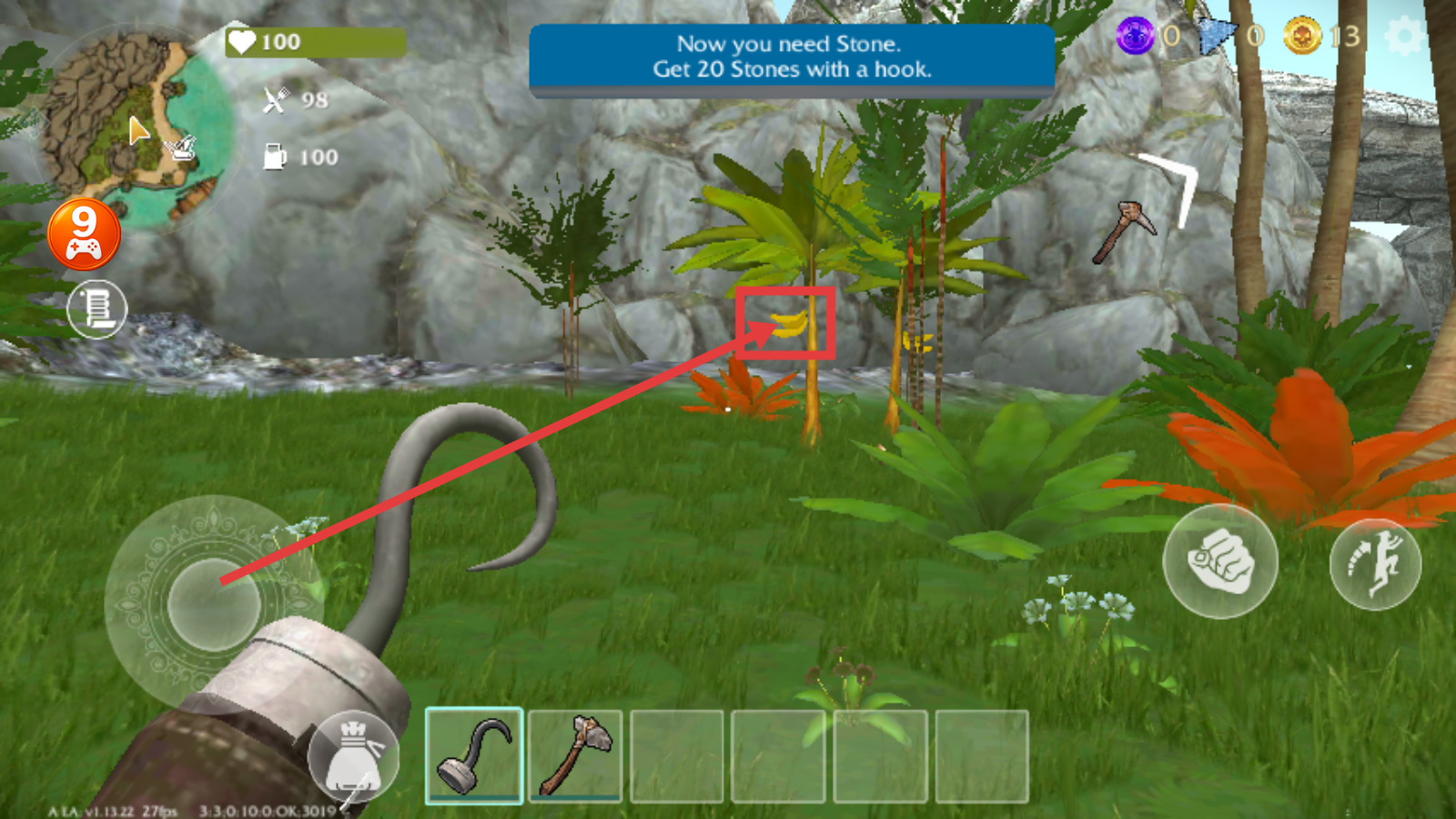Hit the fist attack button
This screenshot has width=1456, height=819.
(x=1220, y=561)
